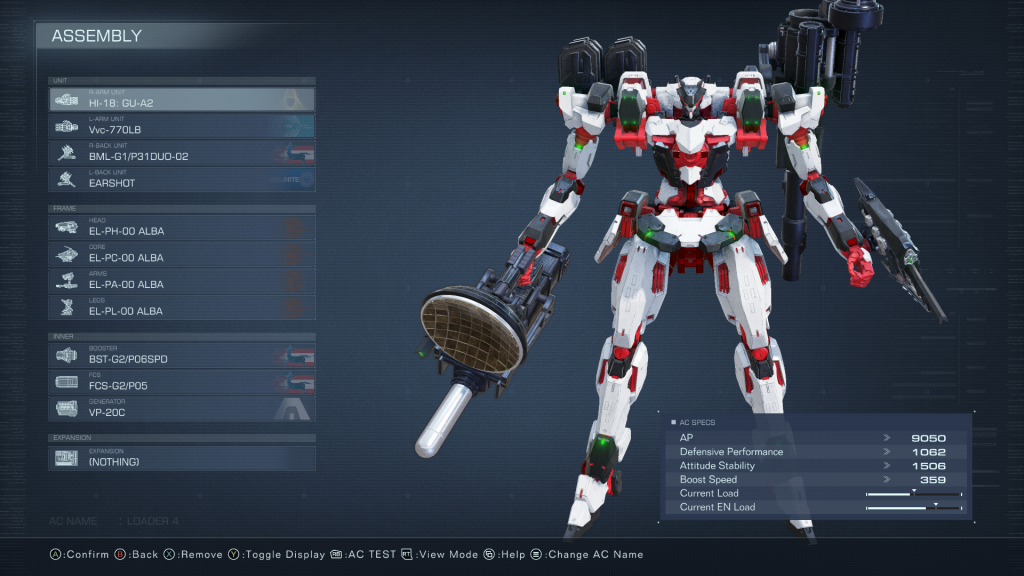The width and height of the screenshot is (1024, 576).
Task: Open the R-Back Unit BML-G1/P31DUO-02 slot
Action: [x=182, y=153]
